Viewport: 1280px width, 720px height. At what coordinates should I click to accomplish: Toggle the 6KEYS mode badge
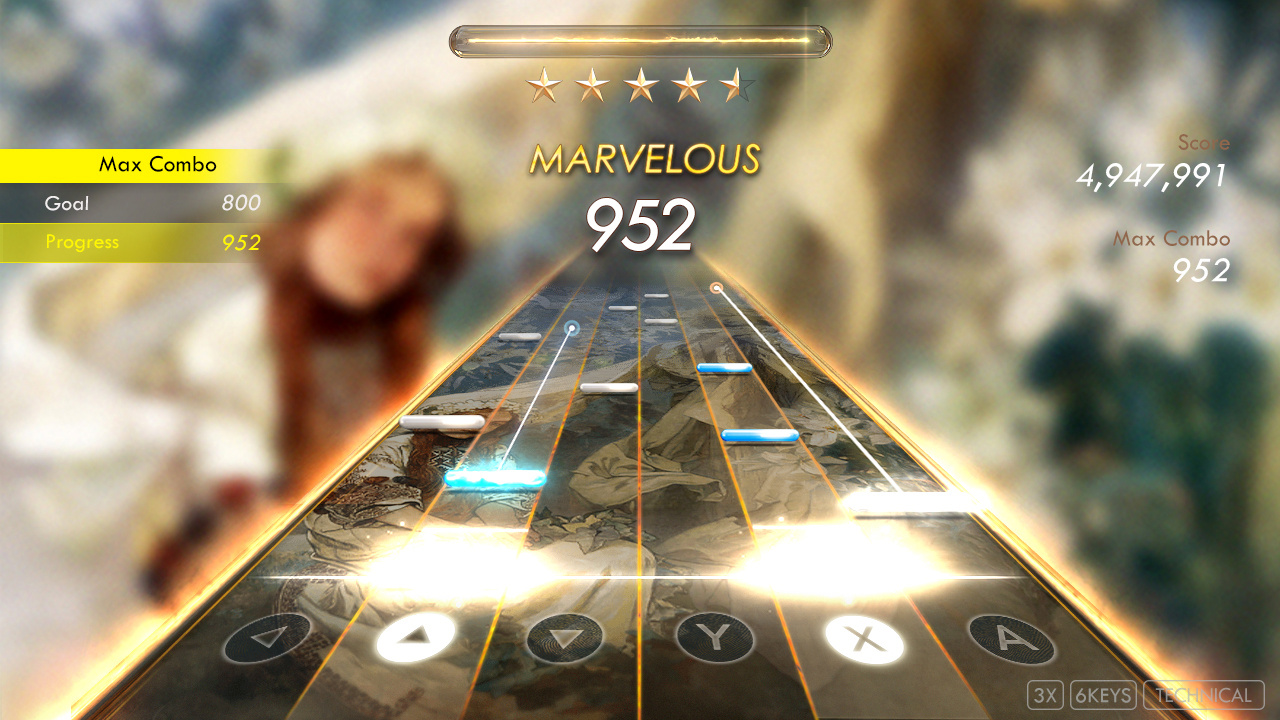tap(1104, 694)
